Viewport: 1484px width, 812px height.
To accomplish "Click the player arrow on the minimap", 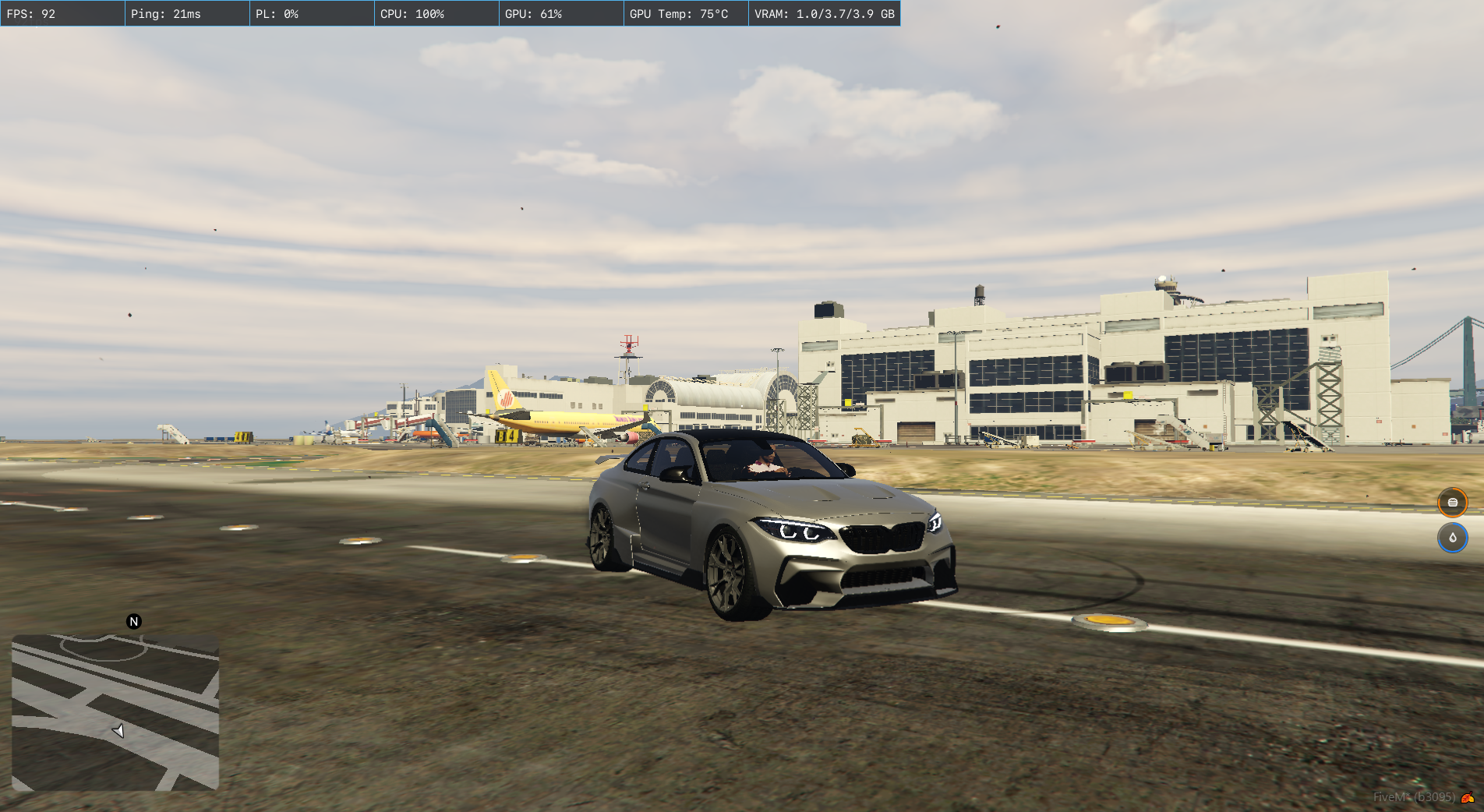I will click(x=118, y=731).
